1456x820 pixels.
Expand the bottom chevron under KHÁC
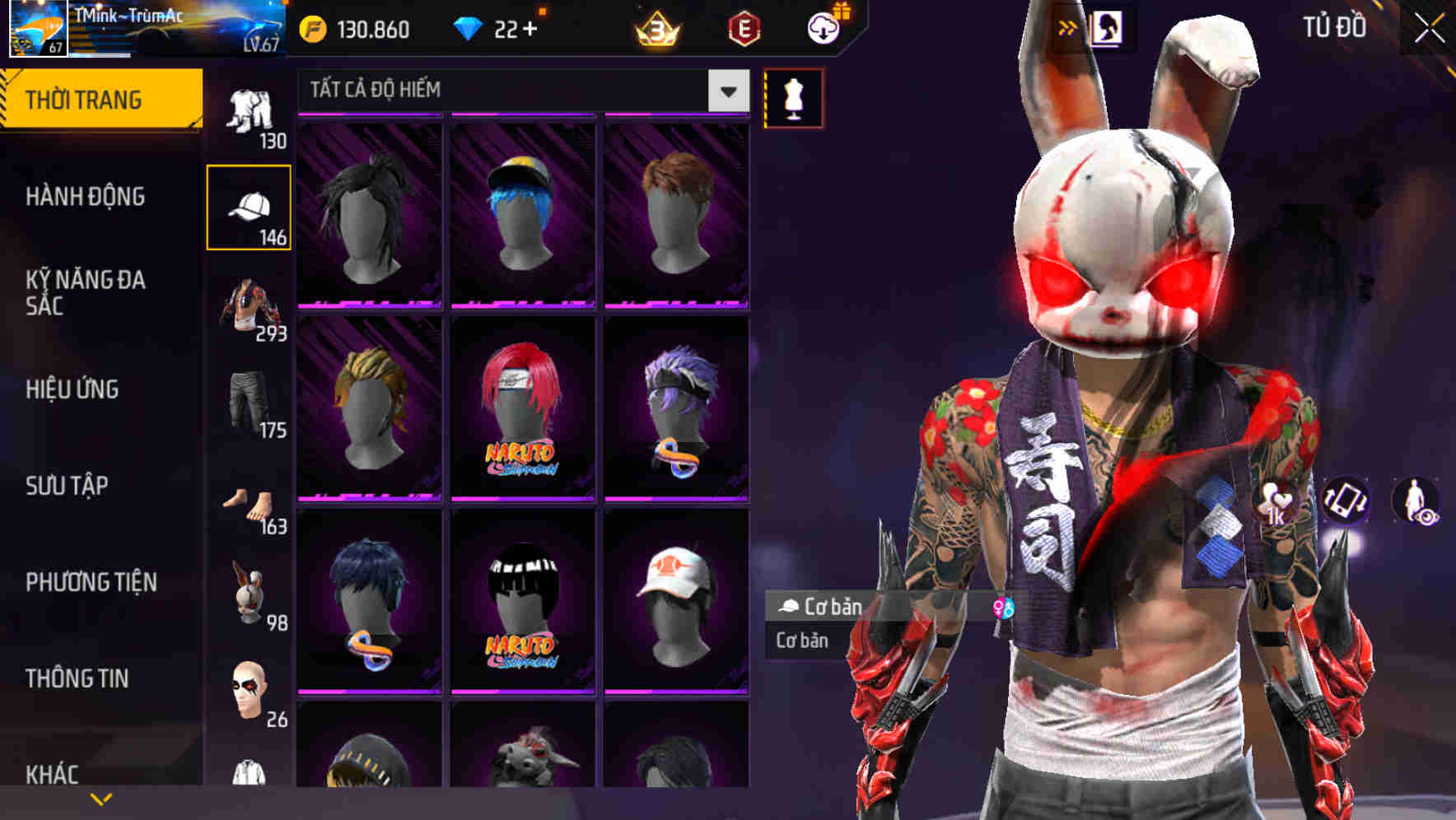(x=101, y=797)
